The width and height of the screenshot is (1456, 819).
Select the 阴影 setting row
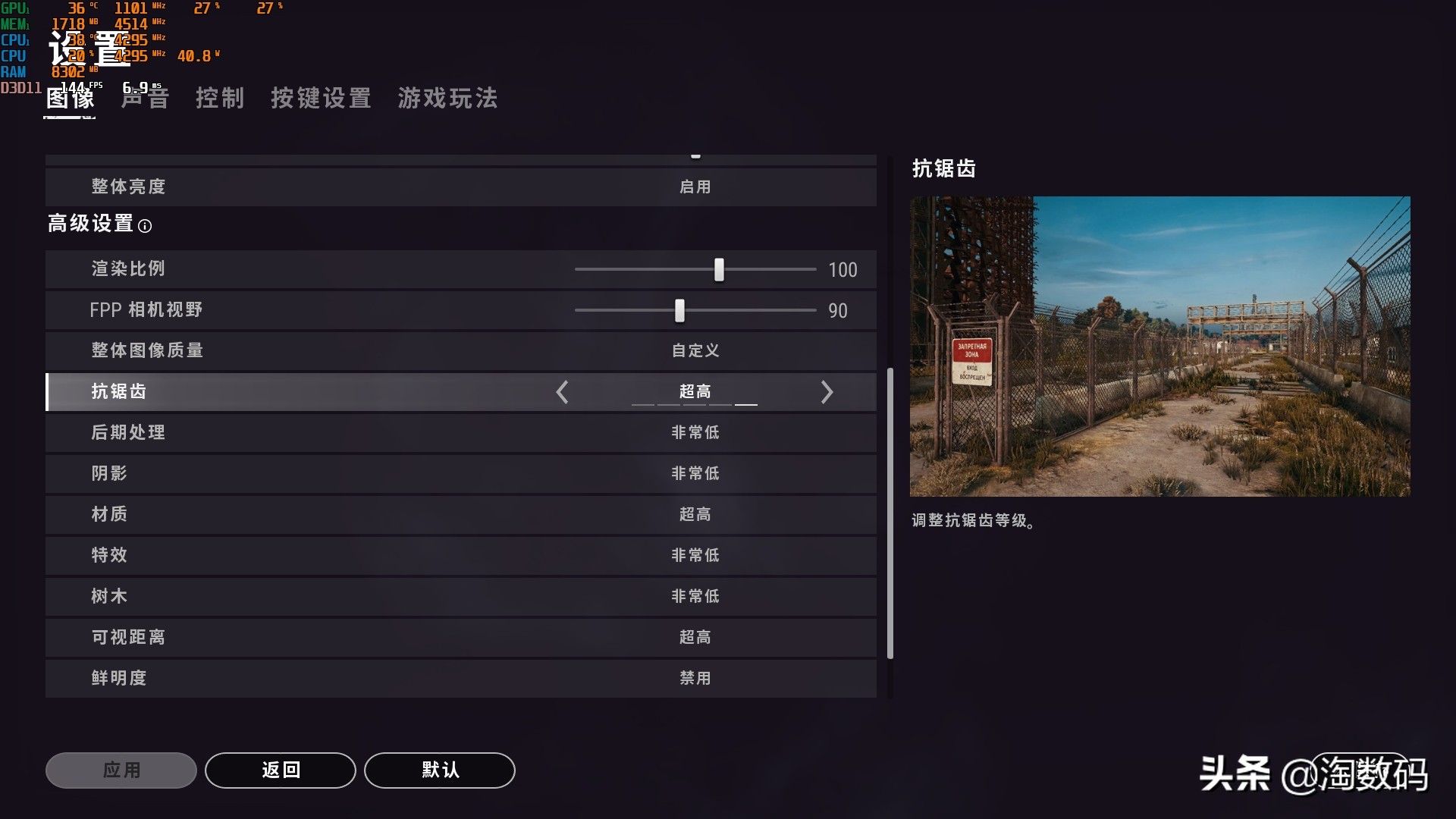tap(461, 473)
